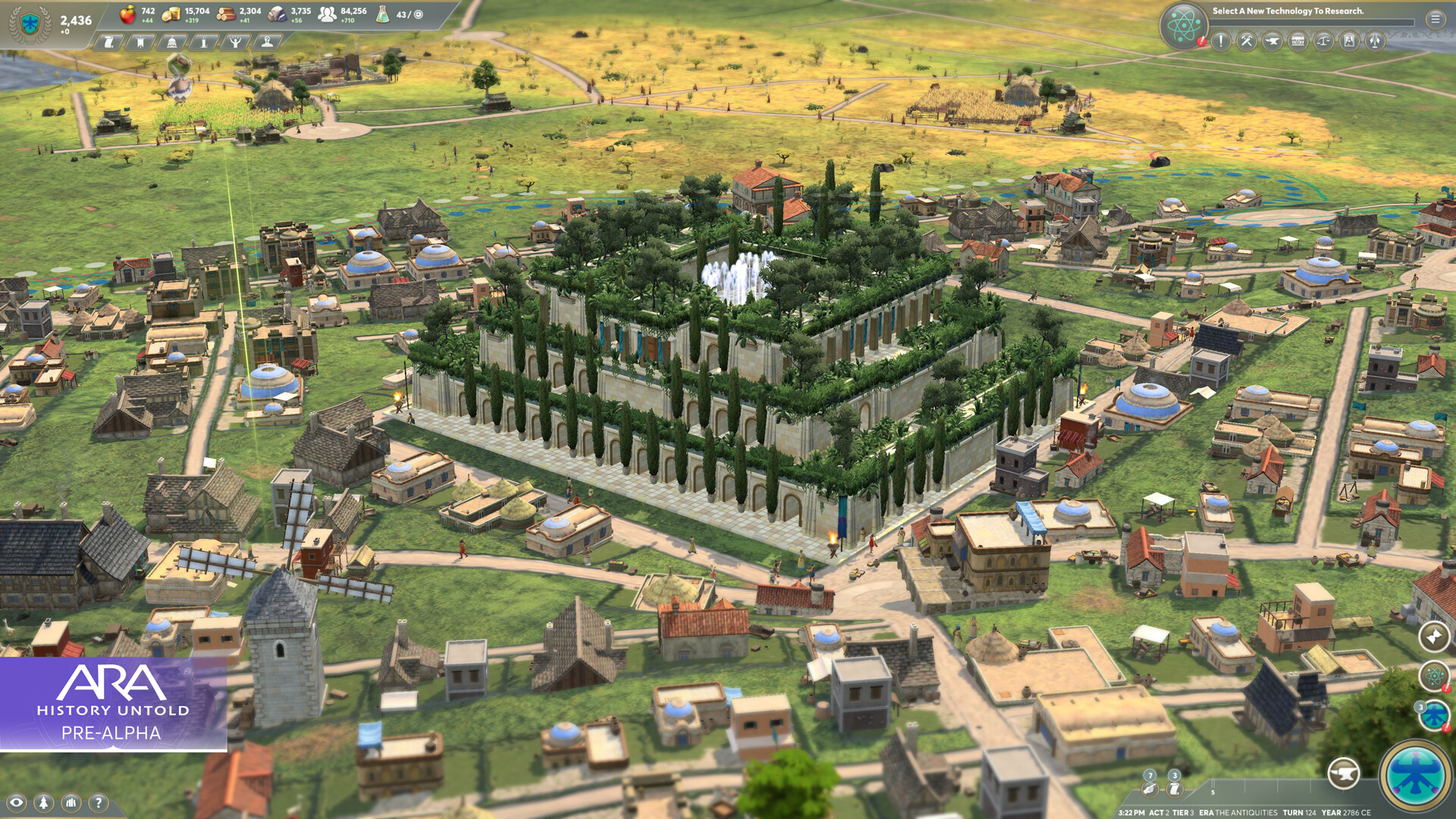
Task: Open the anvil production panel icon
Action: [1271, 41]
